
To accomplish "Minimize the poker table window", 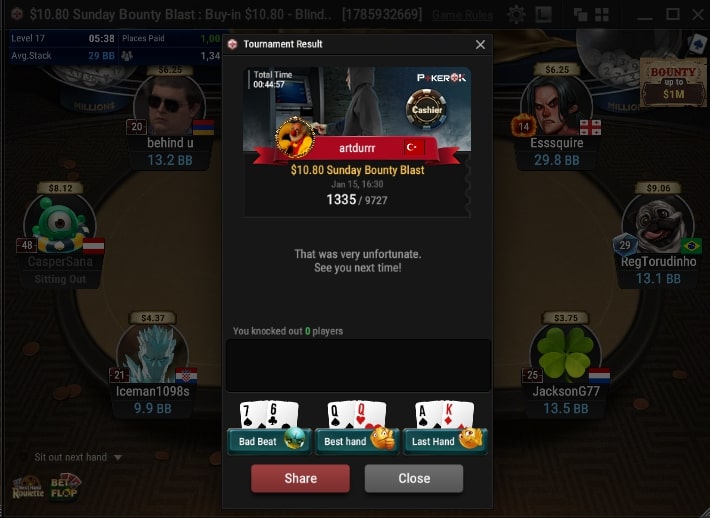I will coord(647,14).
